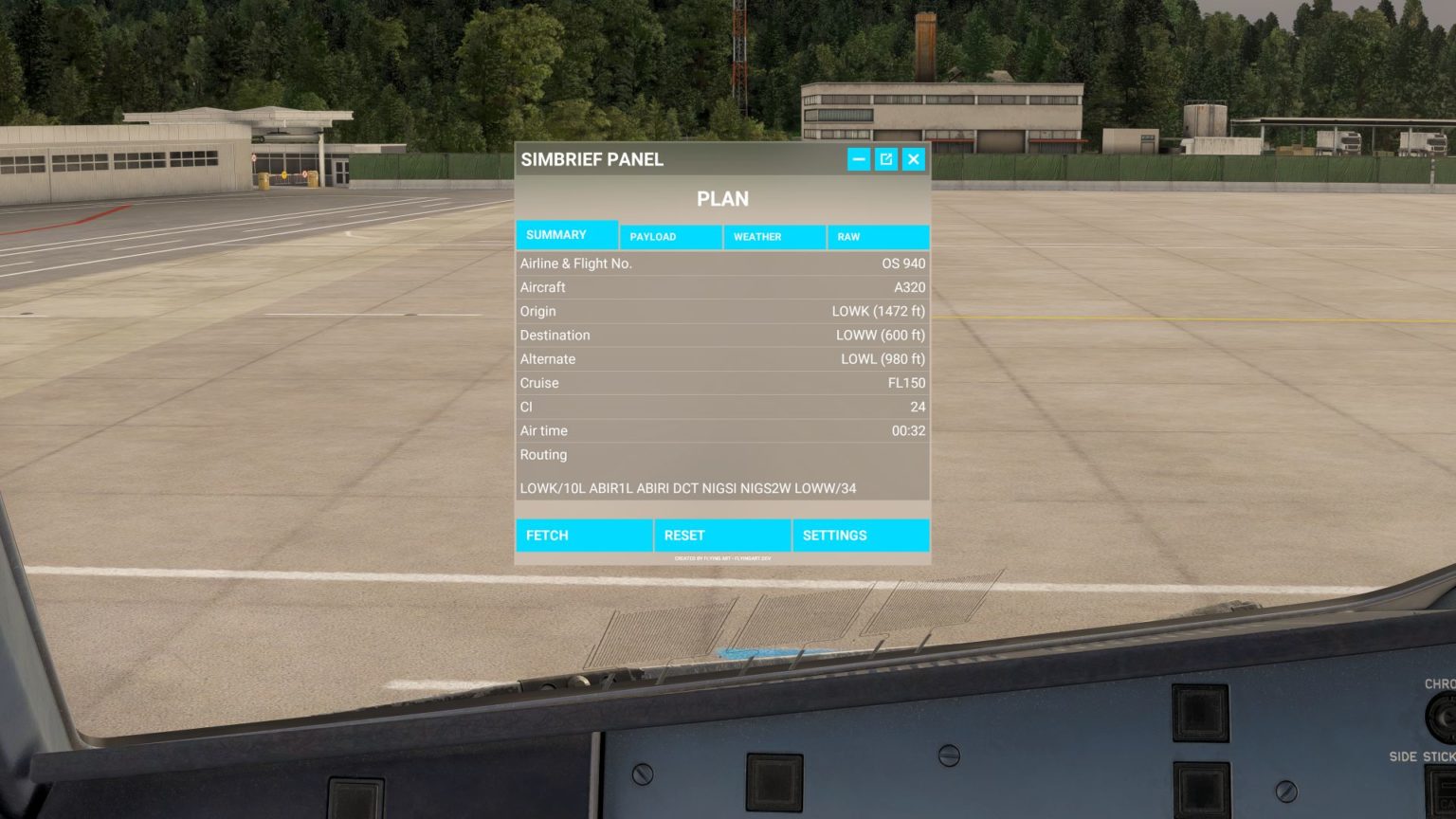The image size is (1456, 819).
Task: Click the Origin LOWK entry
Action: tap(722, 311)
